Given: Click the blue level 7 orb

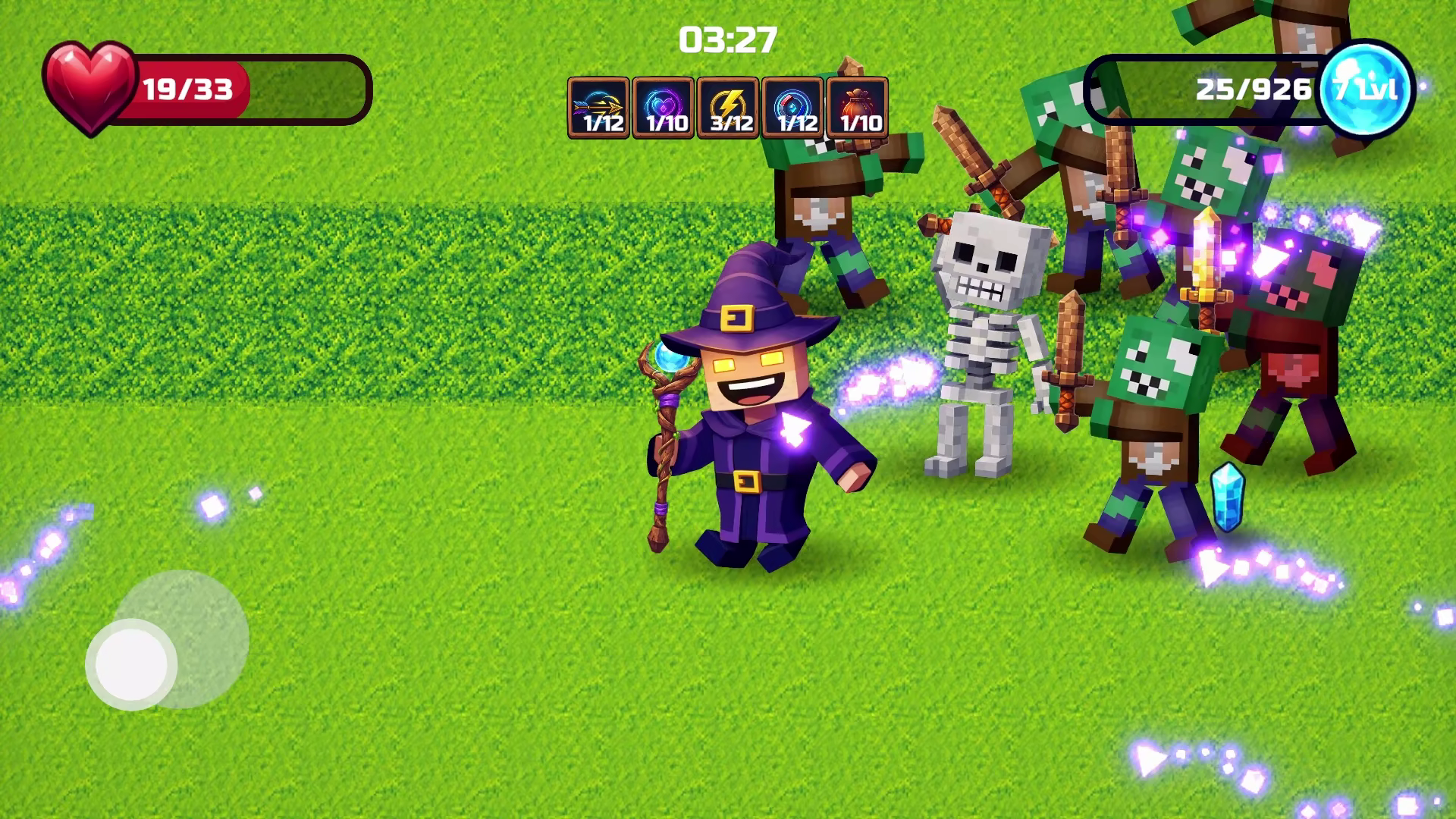Looking at the screenshot, I should coord(1365,87).
